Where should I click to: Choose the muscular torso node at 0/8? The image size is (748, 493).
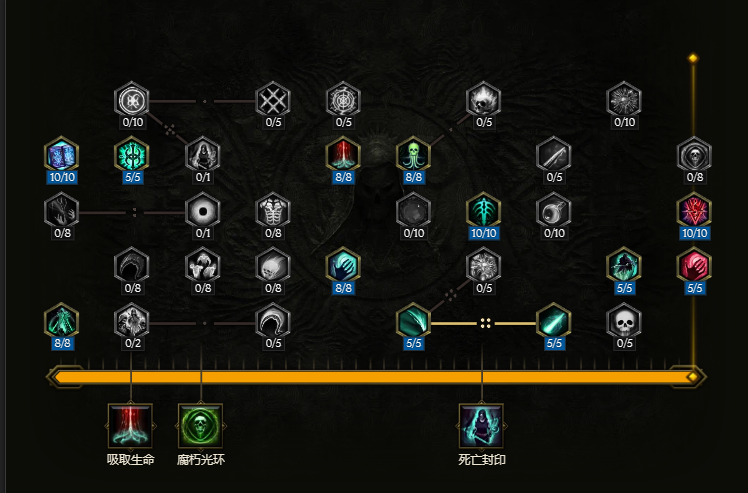272,210
